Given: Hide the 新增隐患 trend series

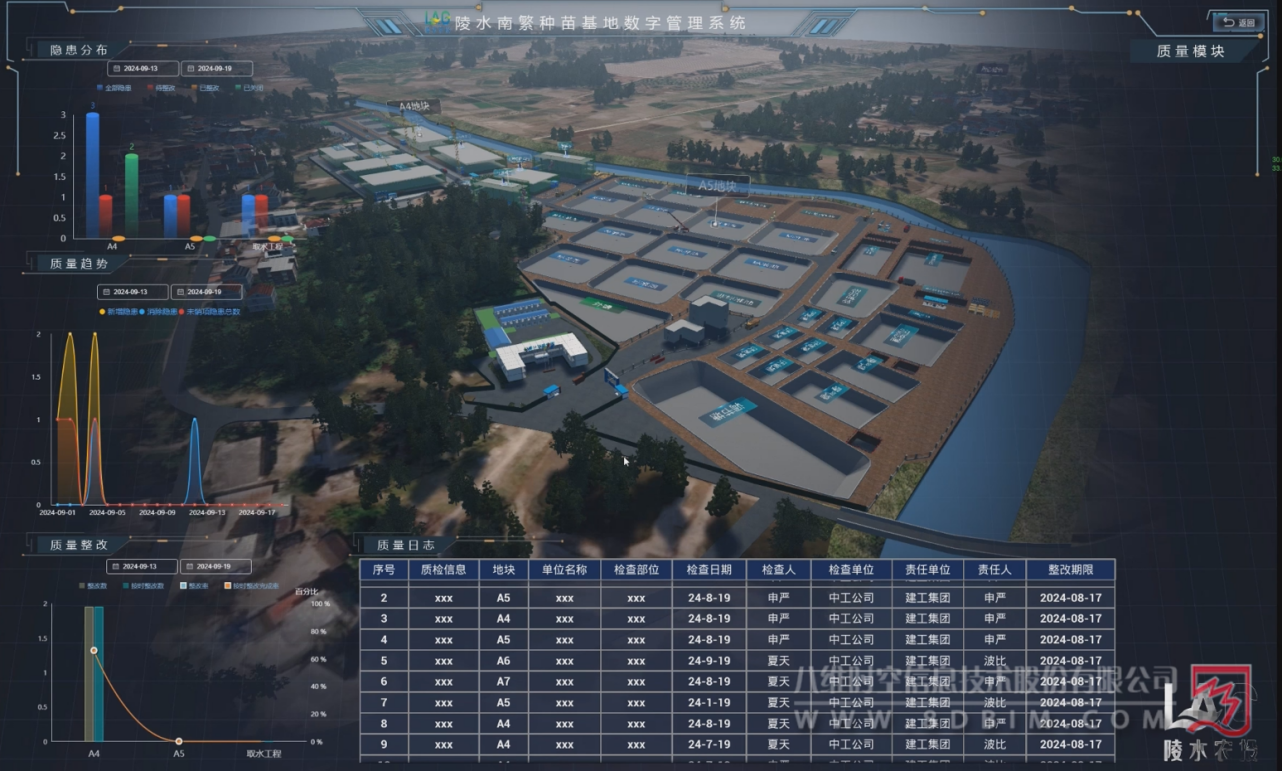Looking at the screenshot, I should pyautogui.click(x=120, y=312).
